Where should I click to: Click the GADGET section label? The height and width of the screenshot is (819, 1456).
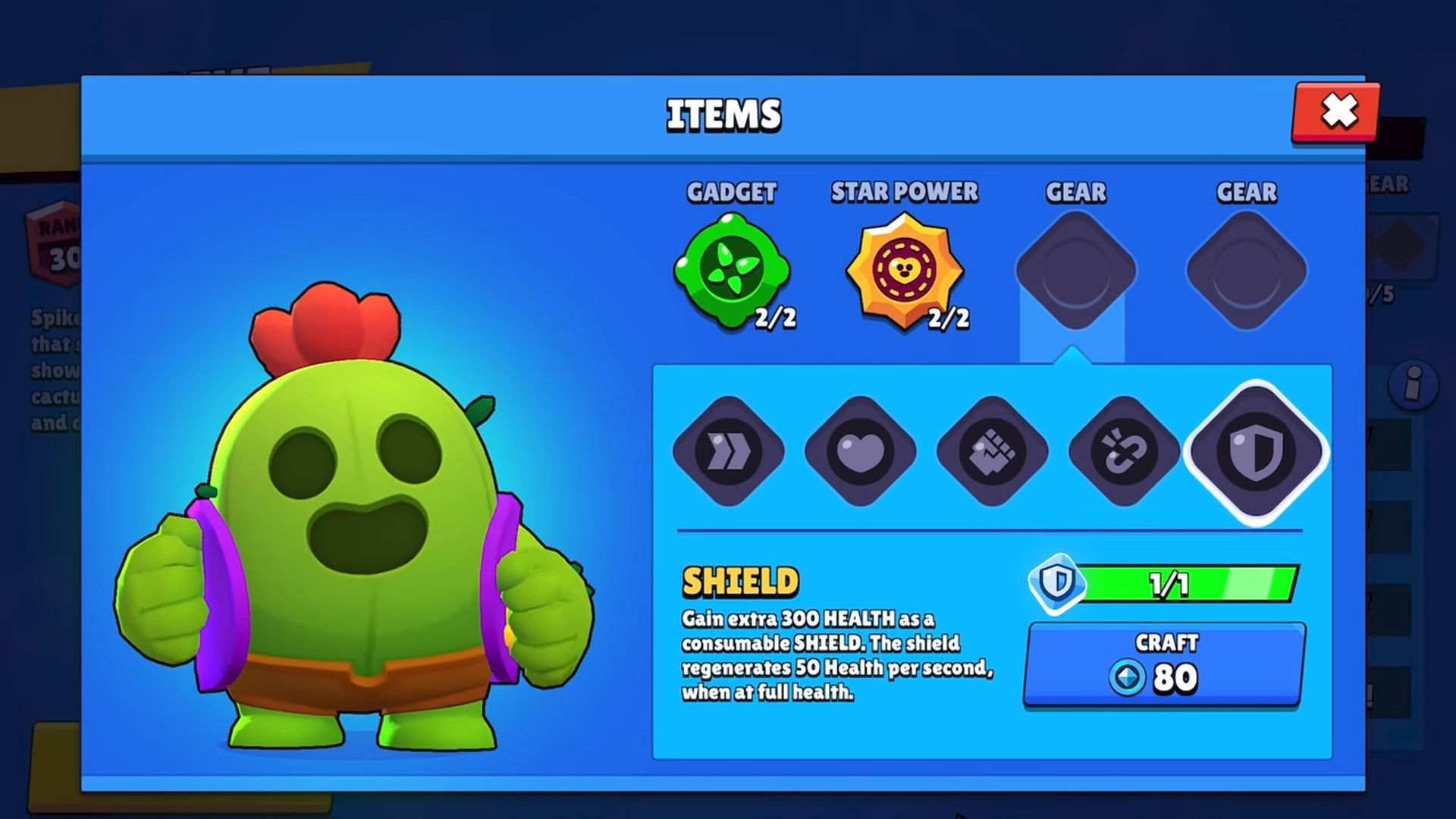coord(730,193)
